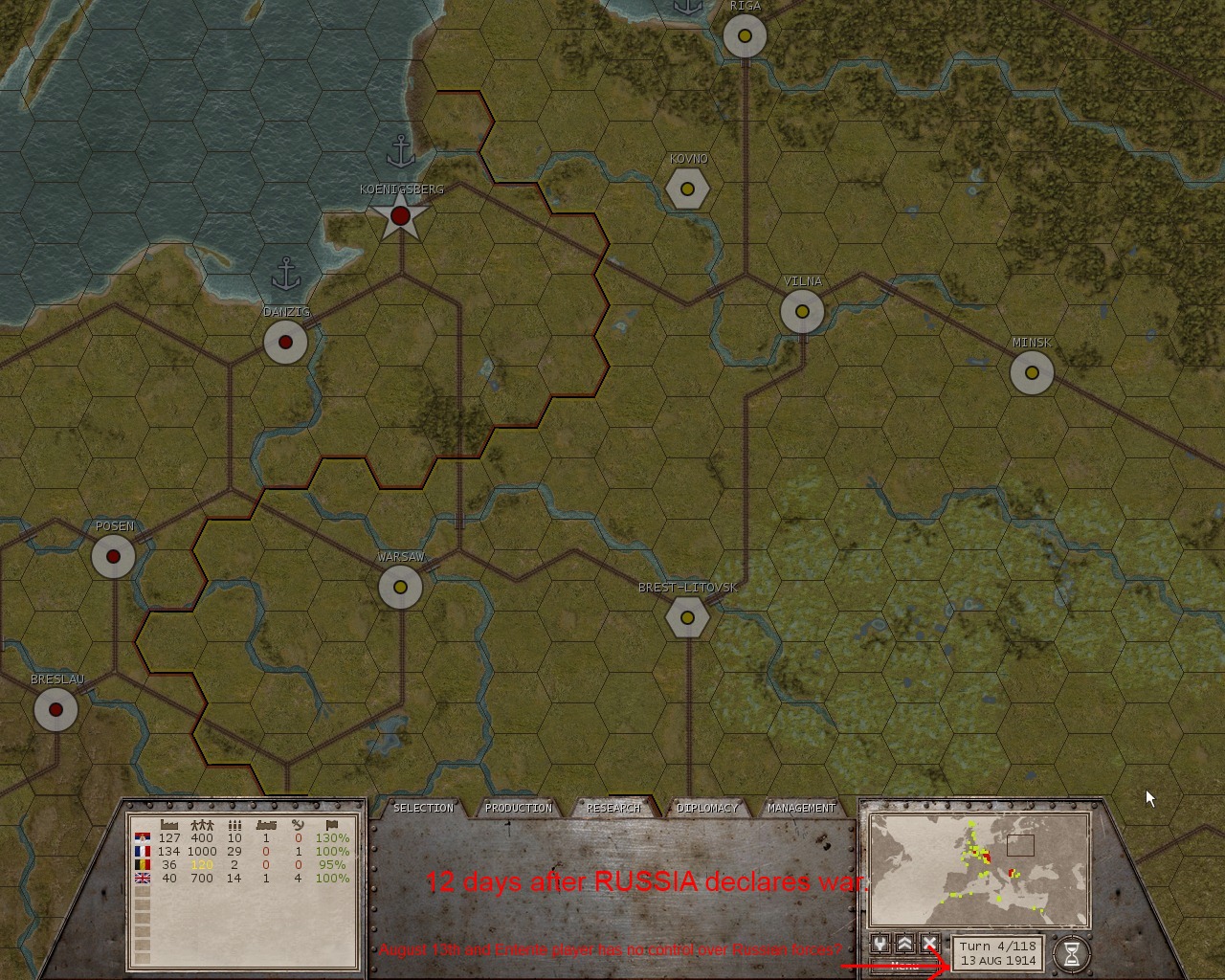Select the British flag in the nations panel
This screenshot has width=1225, height=980.
point(143,877)
